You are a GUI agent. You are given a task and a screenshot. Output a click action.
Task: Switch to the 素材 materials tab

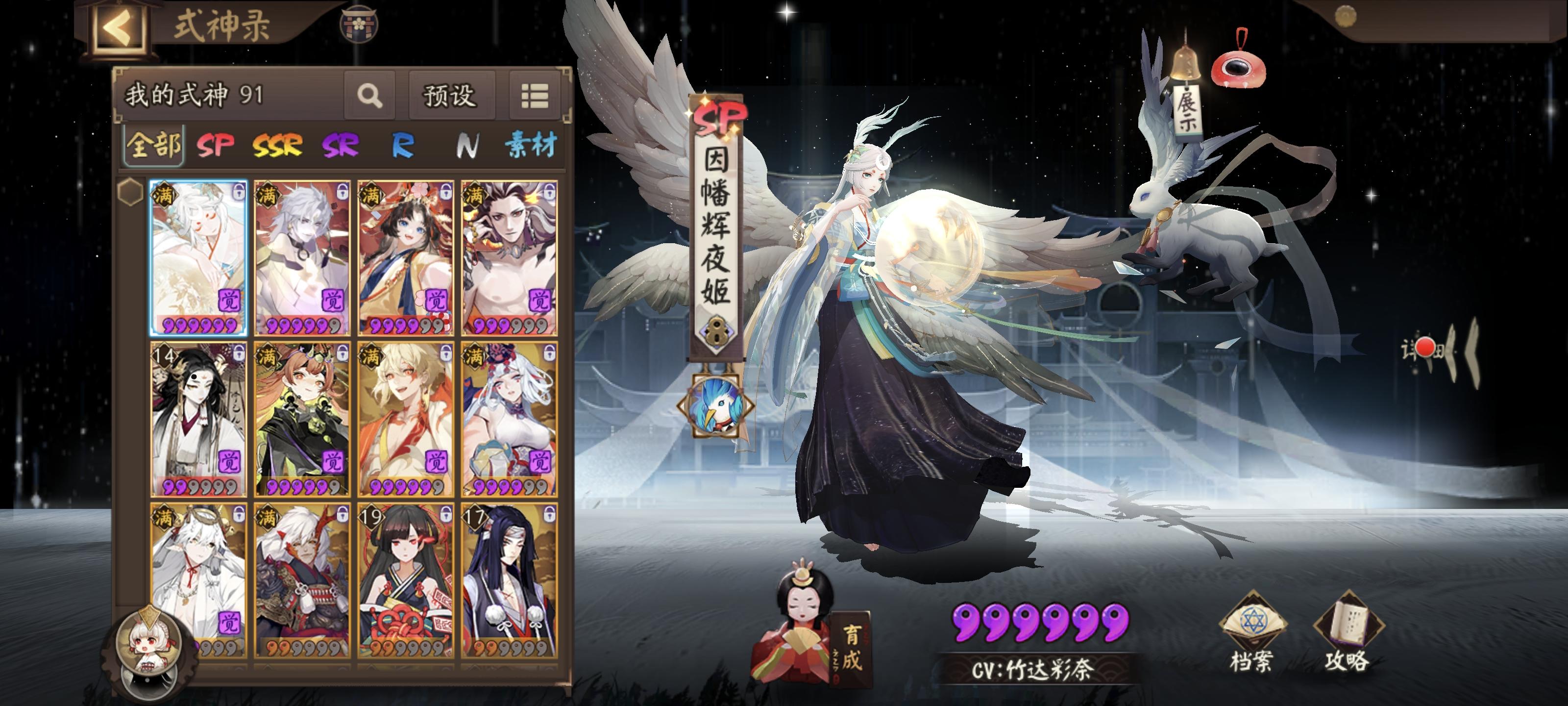click(534, 144)
